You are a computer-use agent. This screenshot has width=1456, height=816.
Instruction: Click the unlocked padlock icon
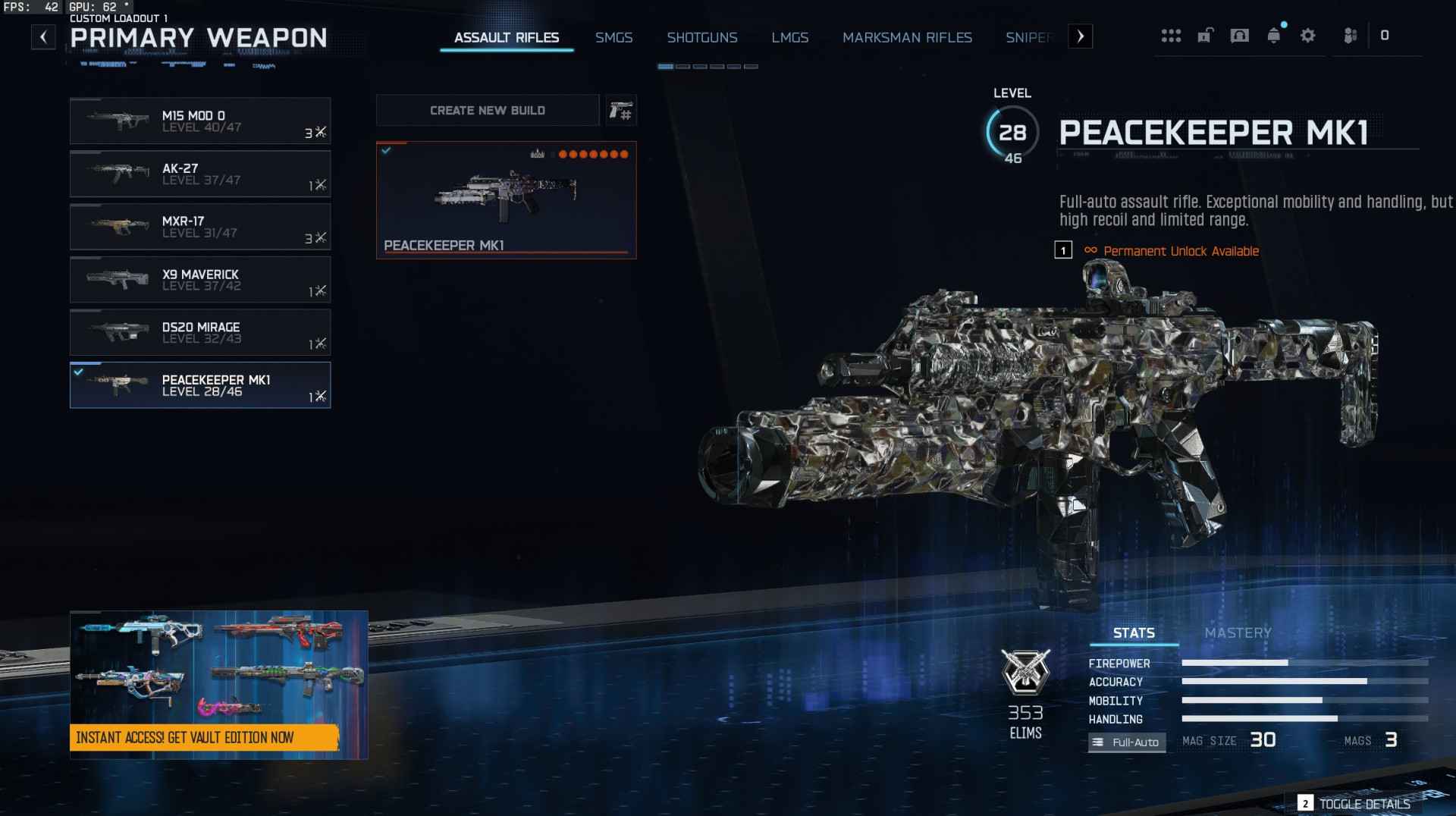[x=1206, y=36]
